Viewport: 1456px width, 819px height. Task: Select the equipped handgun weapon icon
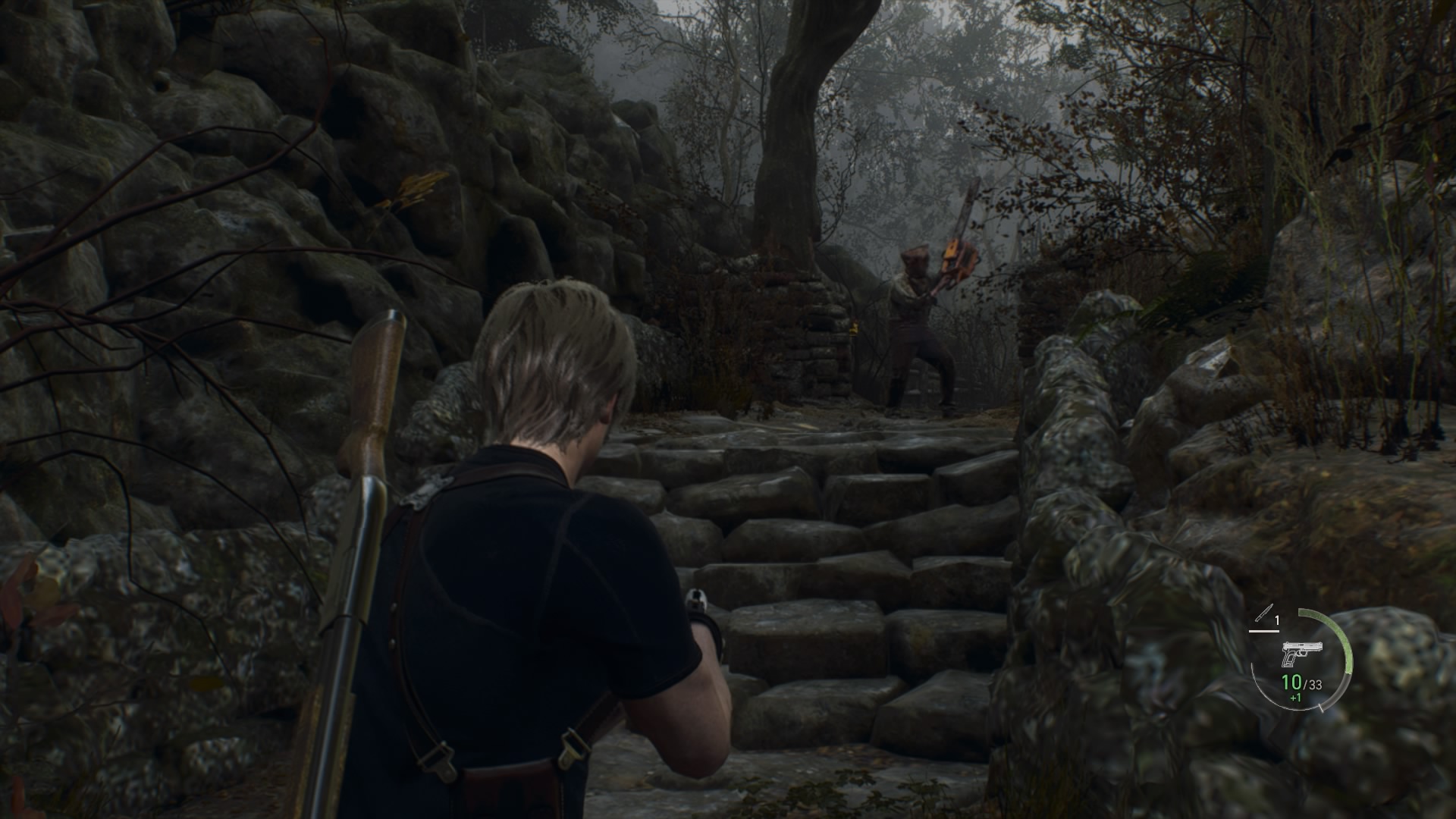(x=1302, y=652)
